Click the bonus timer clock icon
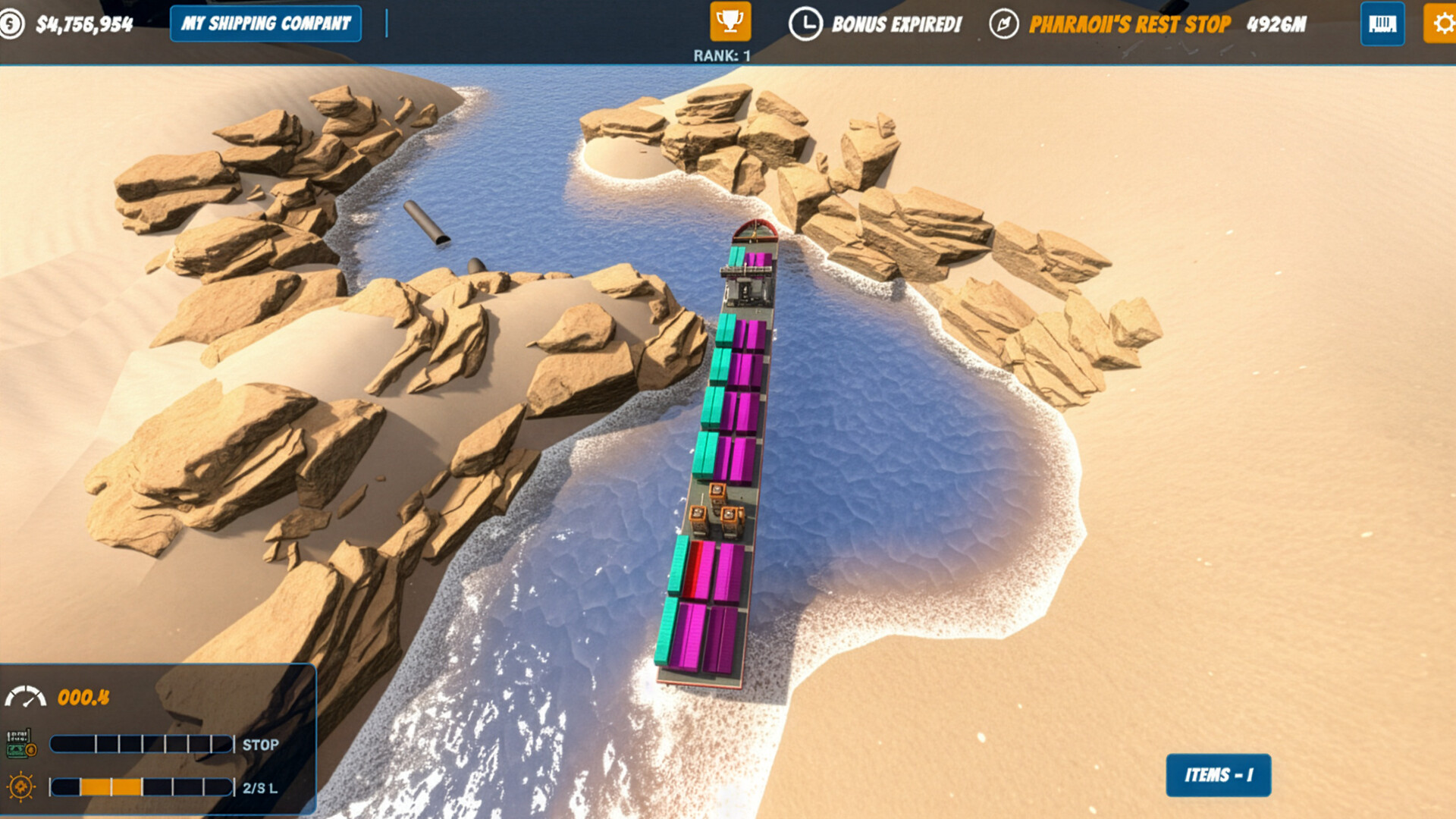 [806, 24]
